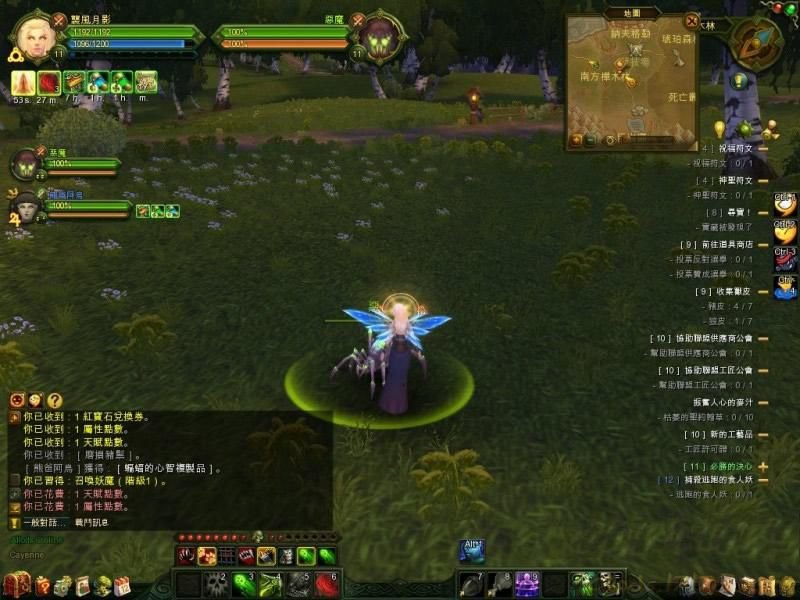Click the Alt+1 blue item shortcut
The image size is (800, 600).
[471, 550]
